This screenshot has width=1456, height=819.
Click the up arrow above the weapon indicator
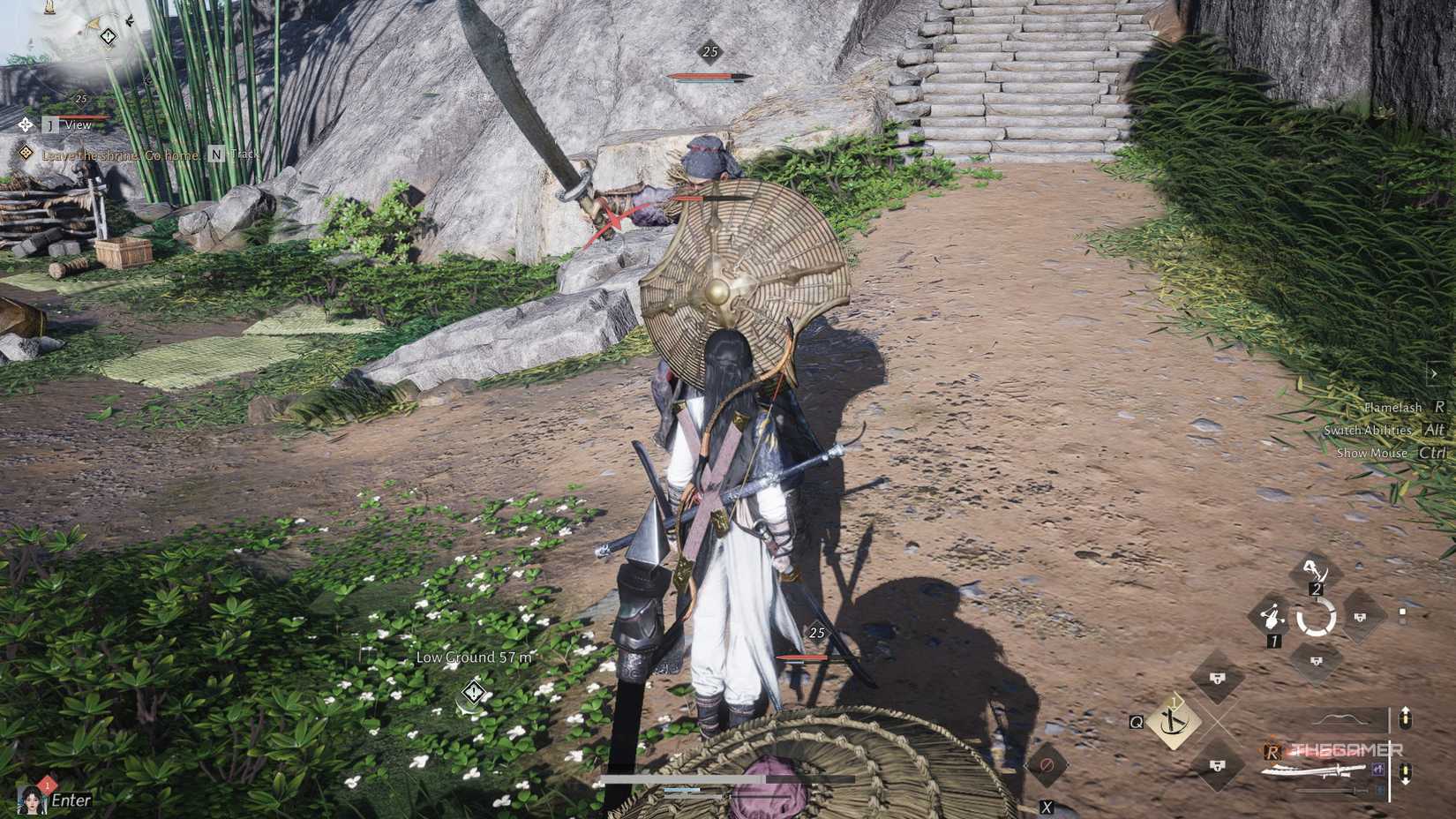(x=1406, y=718)
